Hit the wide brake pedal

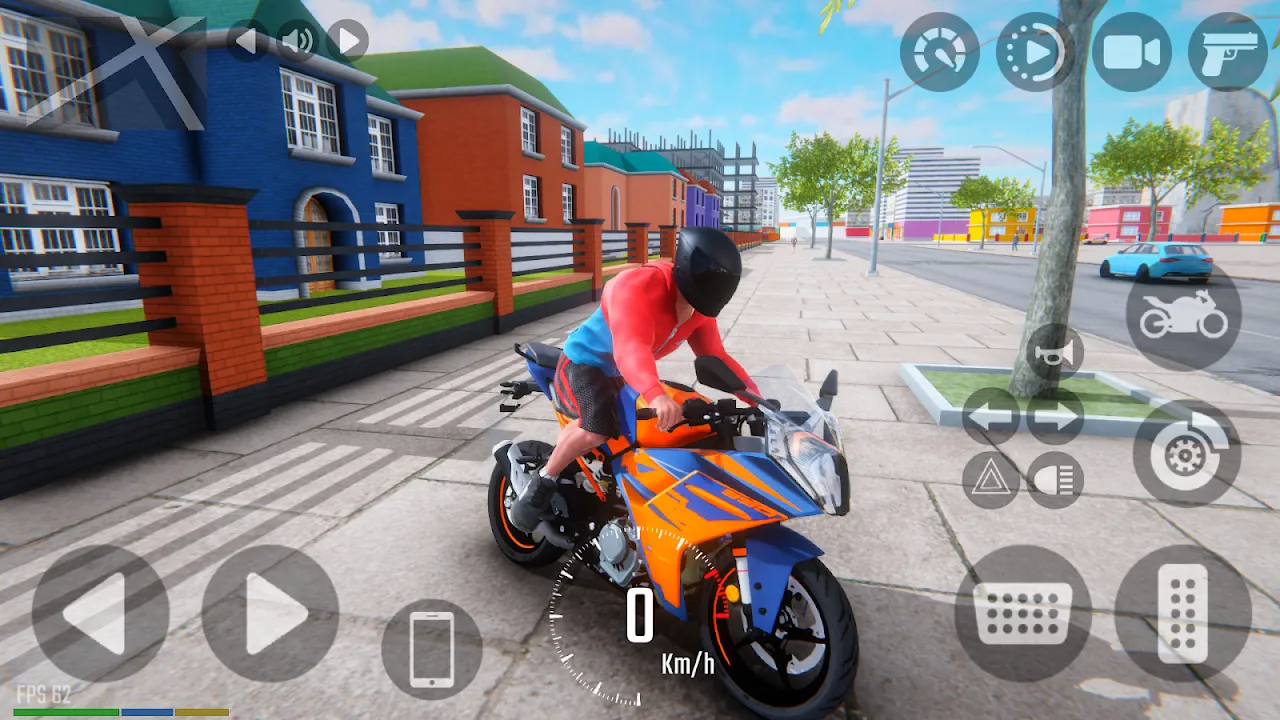pos(1022,613)
